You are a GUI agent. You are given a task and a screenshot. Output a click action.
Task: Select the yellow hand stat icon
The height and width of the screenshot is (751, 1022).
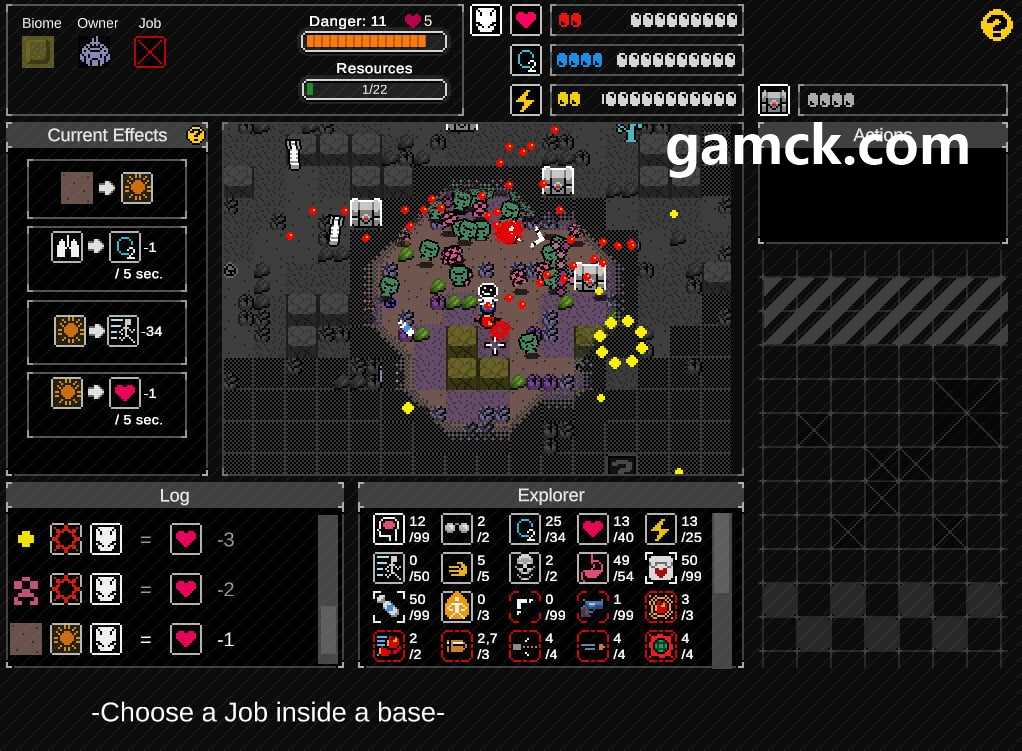coord(456,568)
